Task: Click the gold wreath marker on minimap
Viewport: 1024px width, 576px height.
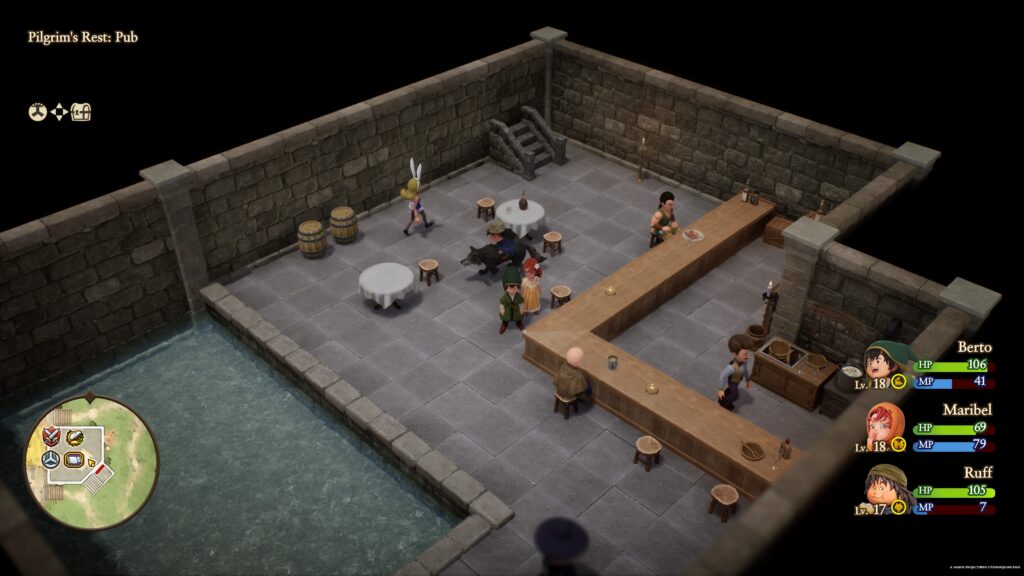Action: click(x=75, y=436)
